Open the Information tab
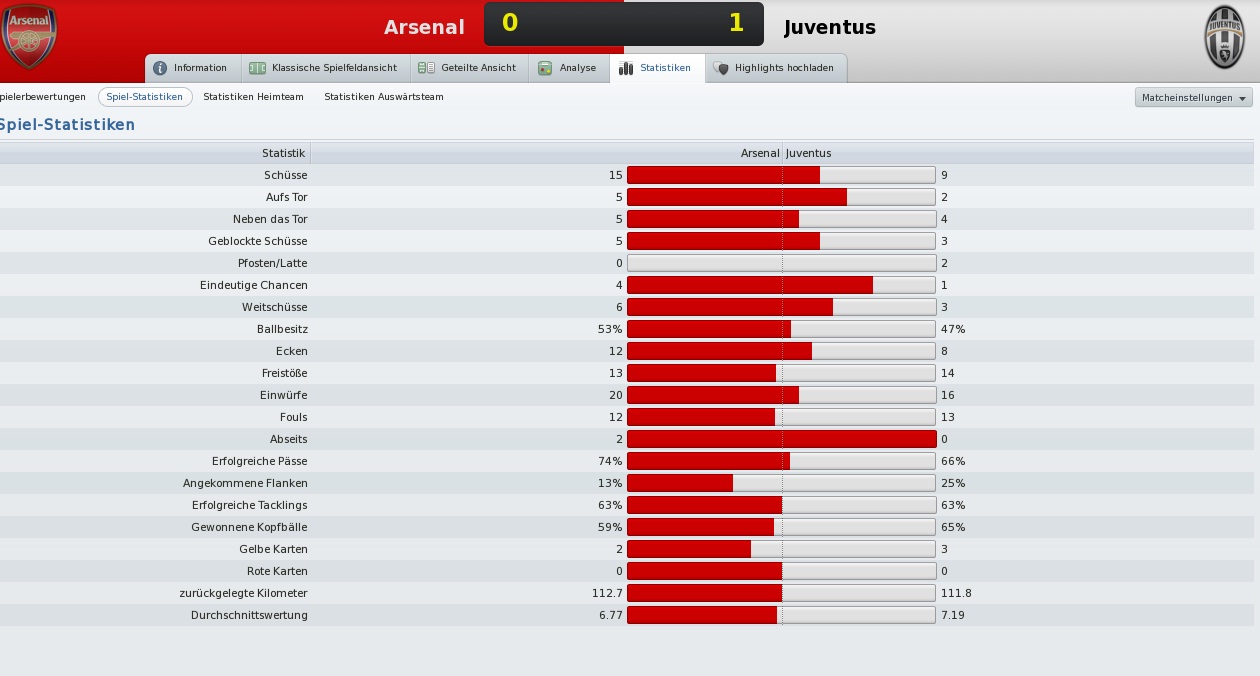The height and width of the screenshot is (676, 1260). click(x=190, y=68)
